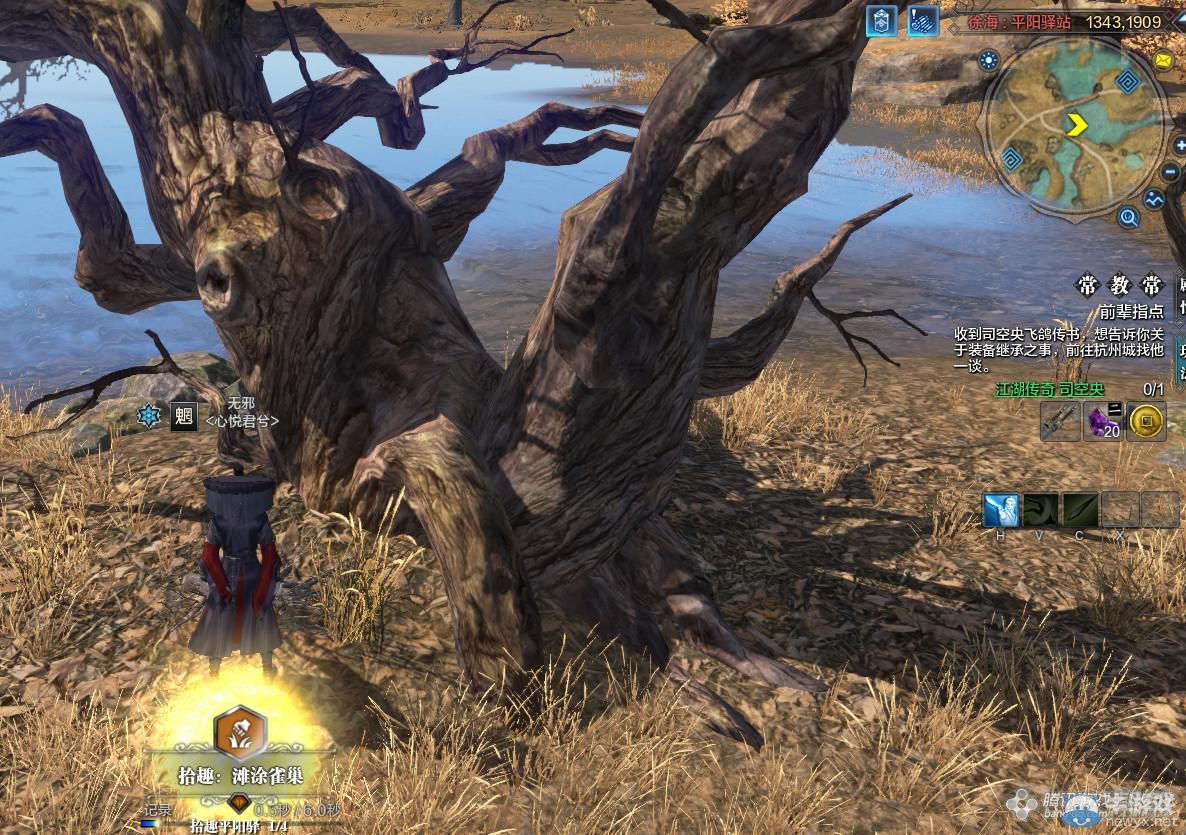Click the quest link 江湖传奇 司空央
This screenshot has width=1186, height=835.
1049,389
